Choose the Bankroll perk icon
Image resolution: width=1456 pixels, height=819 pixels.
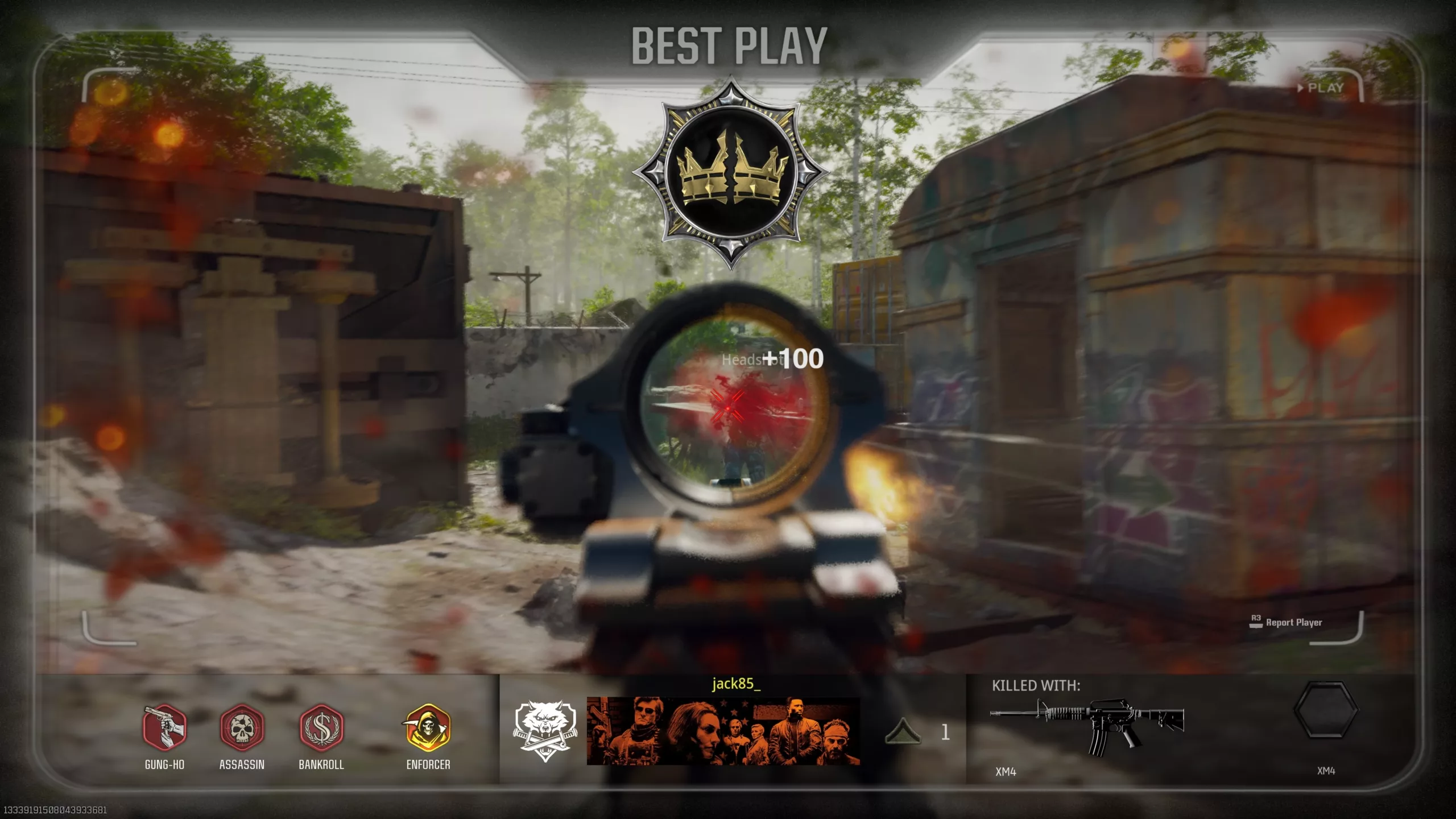[x=321, y=727]
